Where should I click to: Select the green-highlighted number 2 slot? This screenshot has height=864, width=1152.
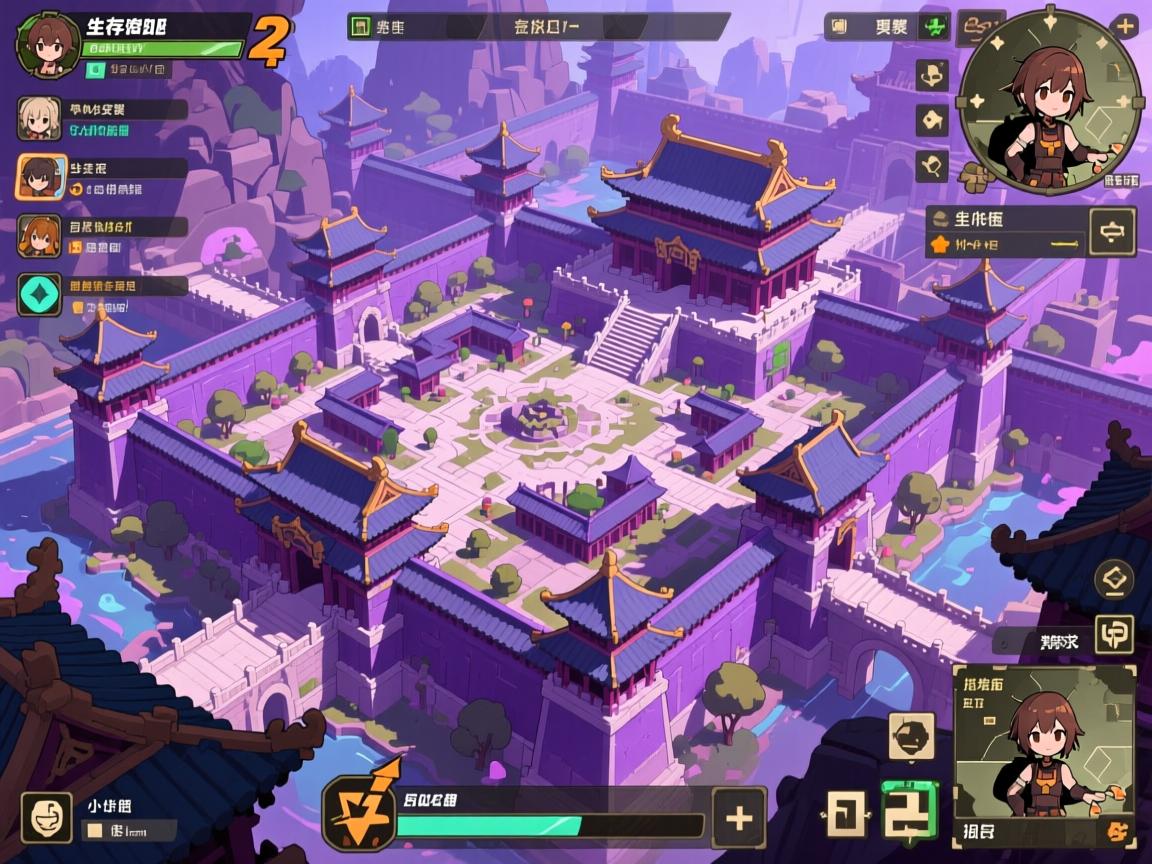click(909, 809)
